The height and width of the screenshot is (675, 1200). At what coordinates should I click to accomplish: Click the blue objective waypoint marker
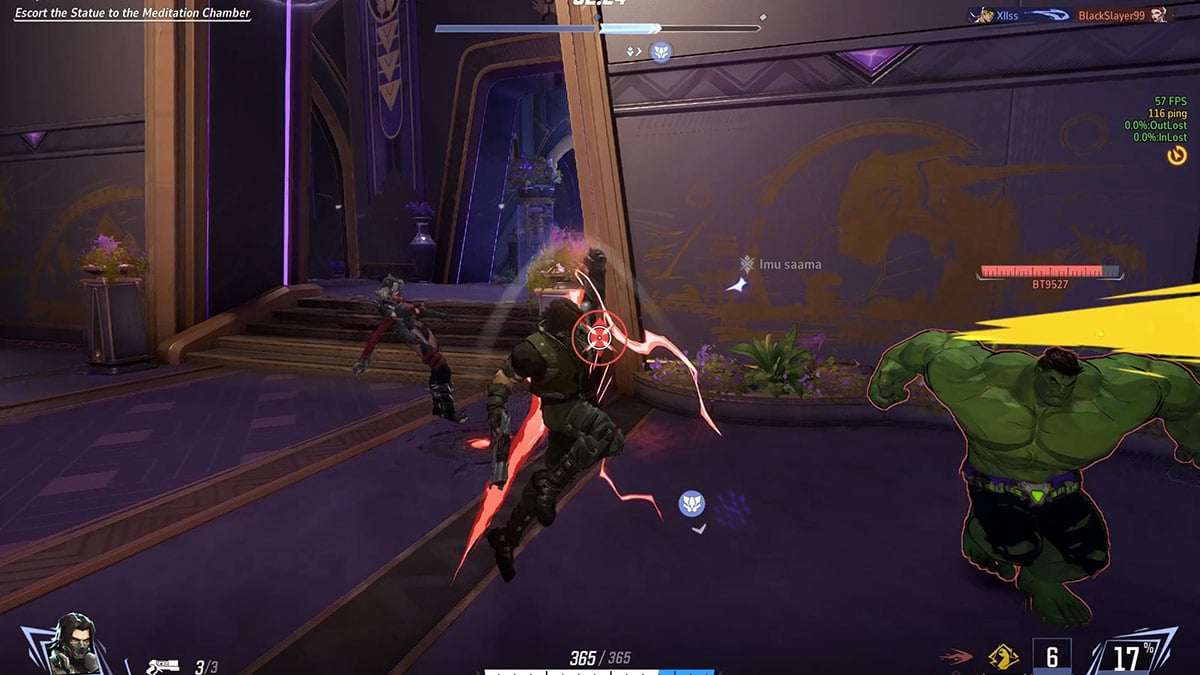pos(692,503)
